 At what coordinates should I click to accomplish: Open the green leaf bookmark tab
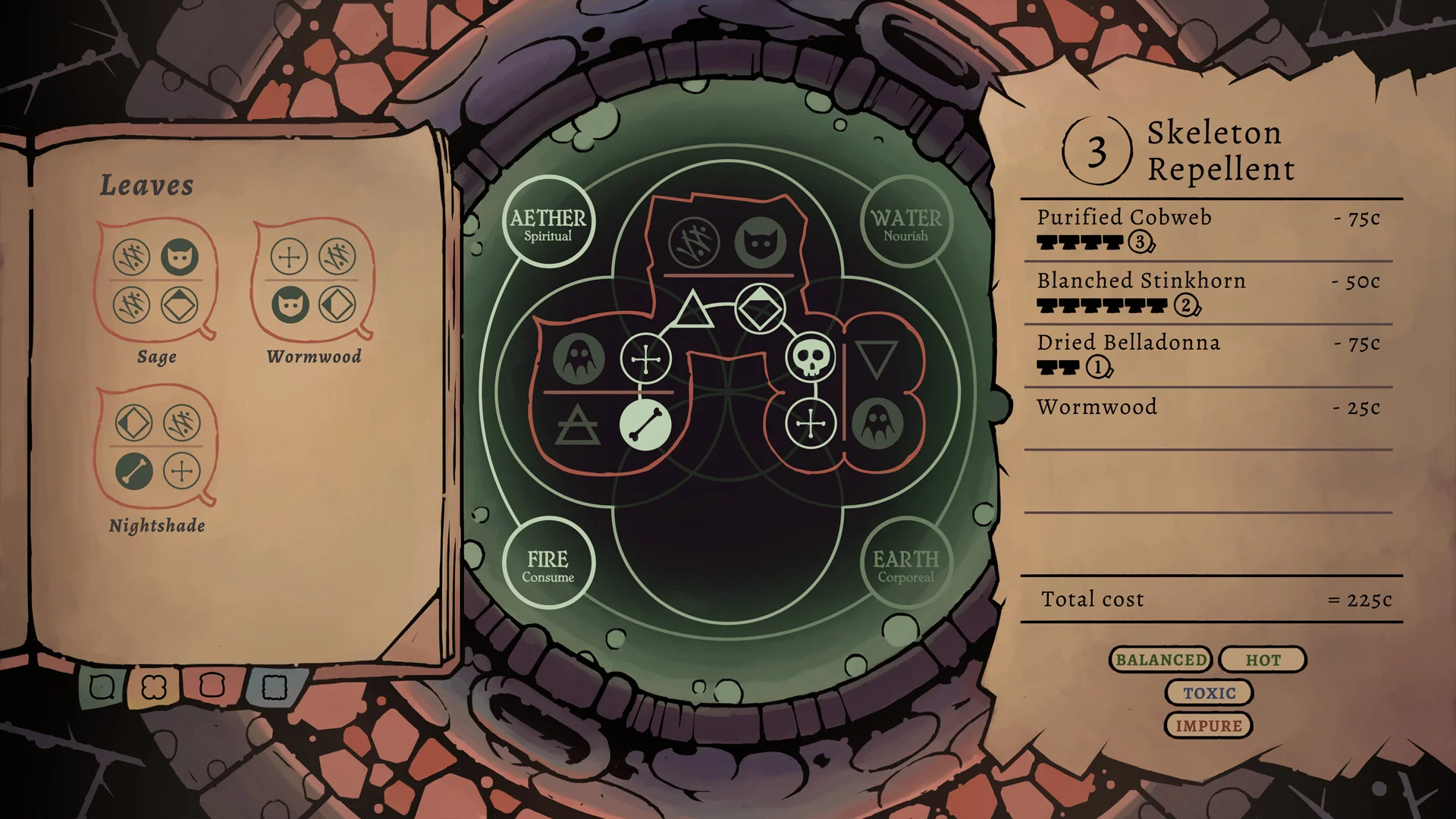coord(102,686)
